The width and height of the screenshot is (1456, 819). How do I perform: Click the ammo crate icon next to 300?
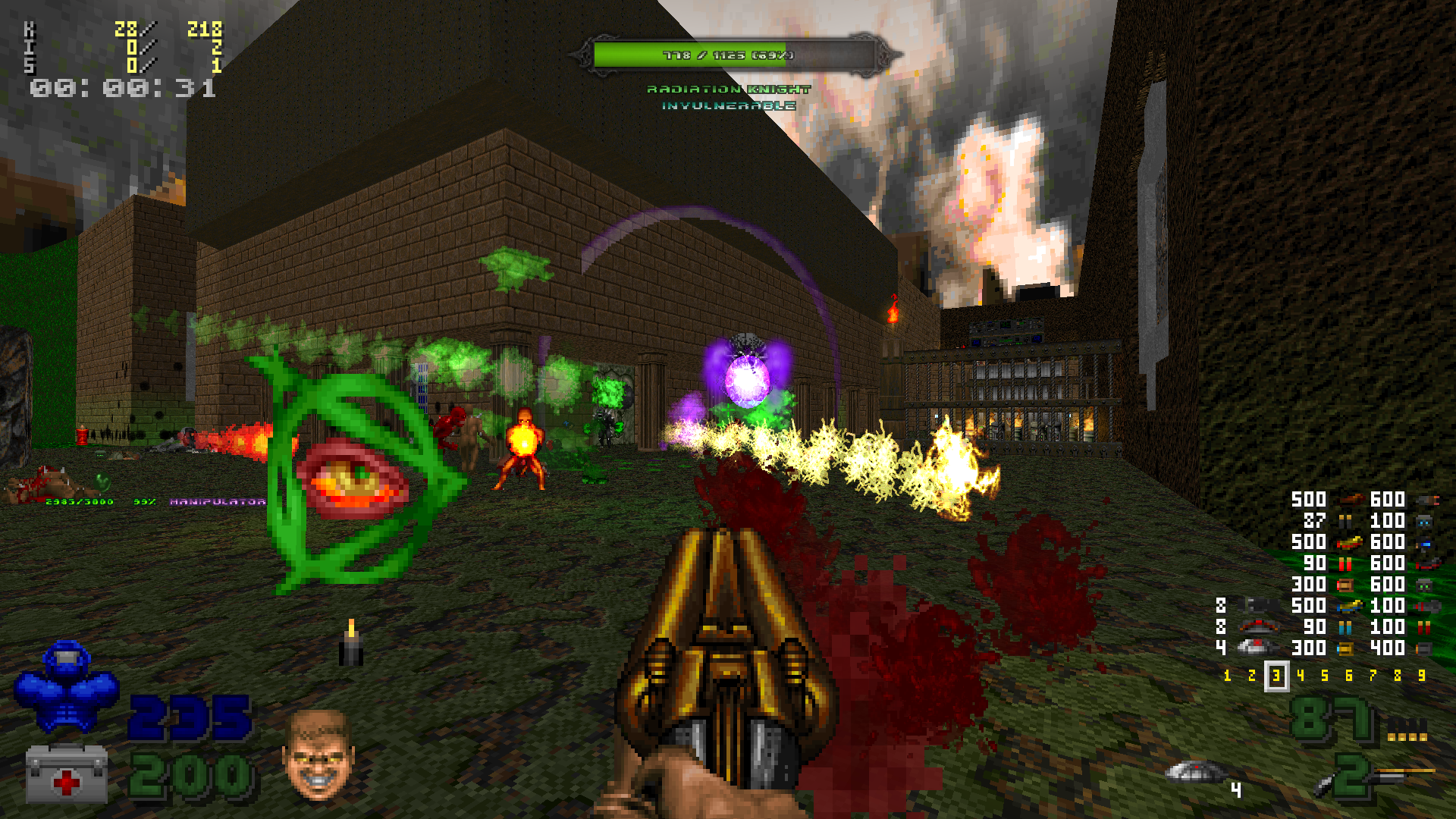(x=1346, y=585)
